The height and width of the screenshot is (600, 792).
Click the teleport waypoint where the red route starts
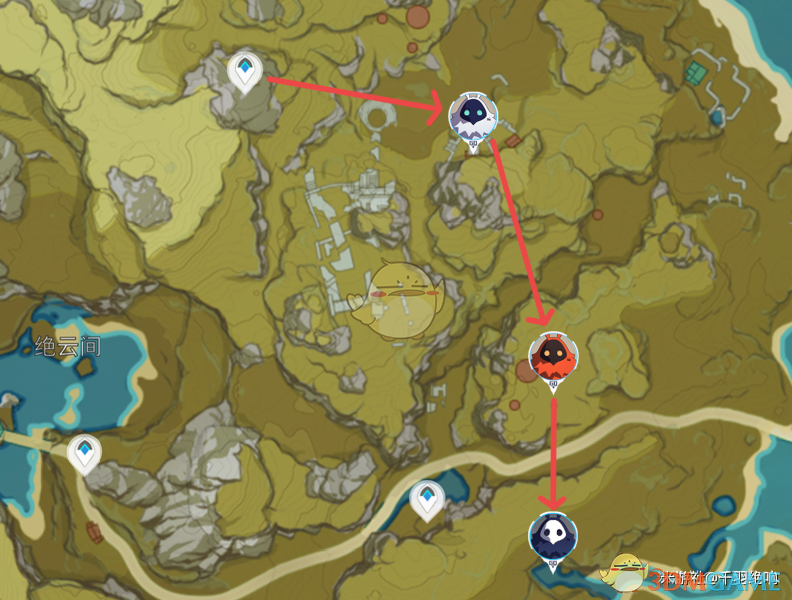244,71
